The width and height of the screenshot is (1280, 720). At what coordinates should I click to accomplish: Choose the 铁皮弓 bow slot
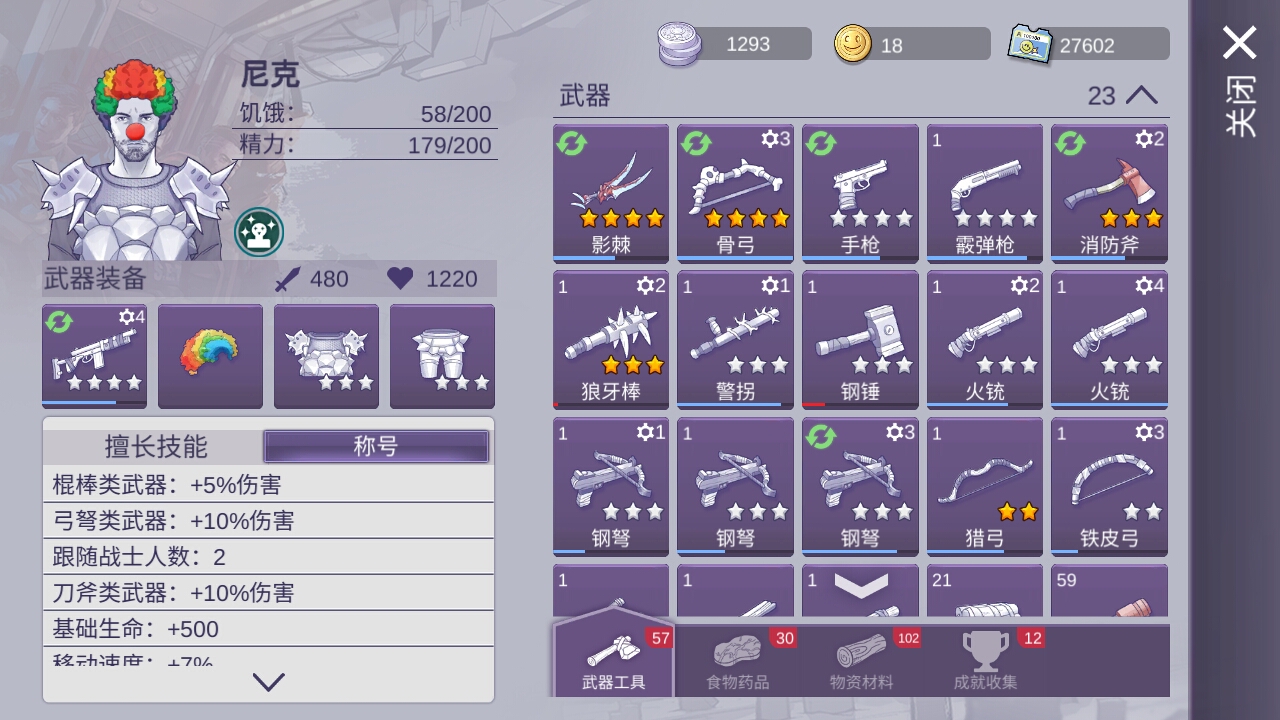1109,486
